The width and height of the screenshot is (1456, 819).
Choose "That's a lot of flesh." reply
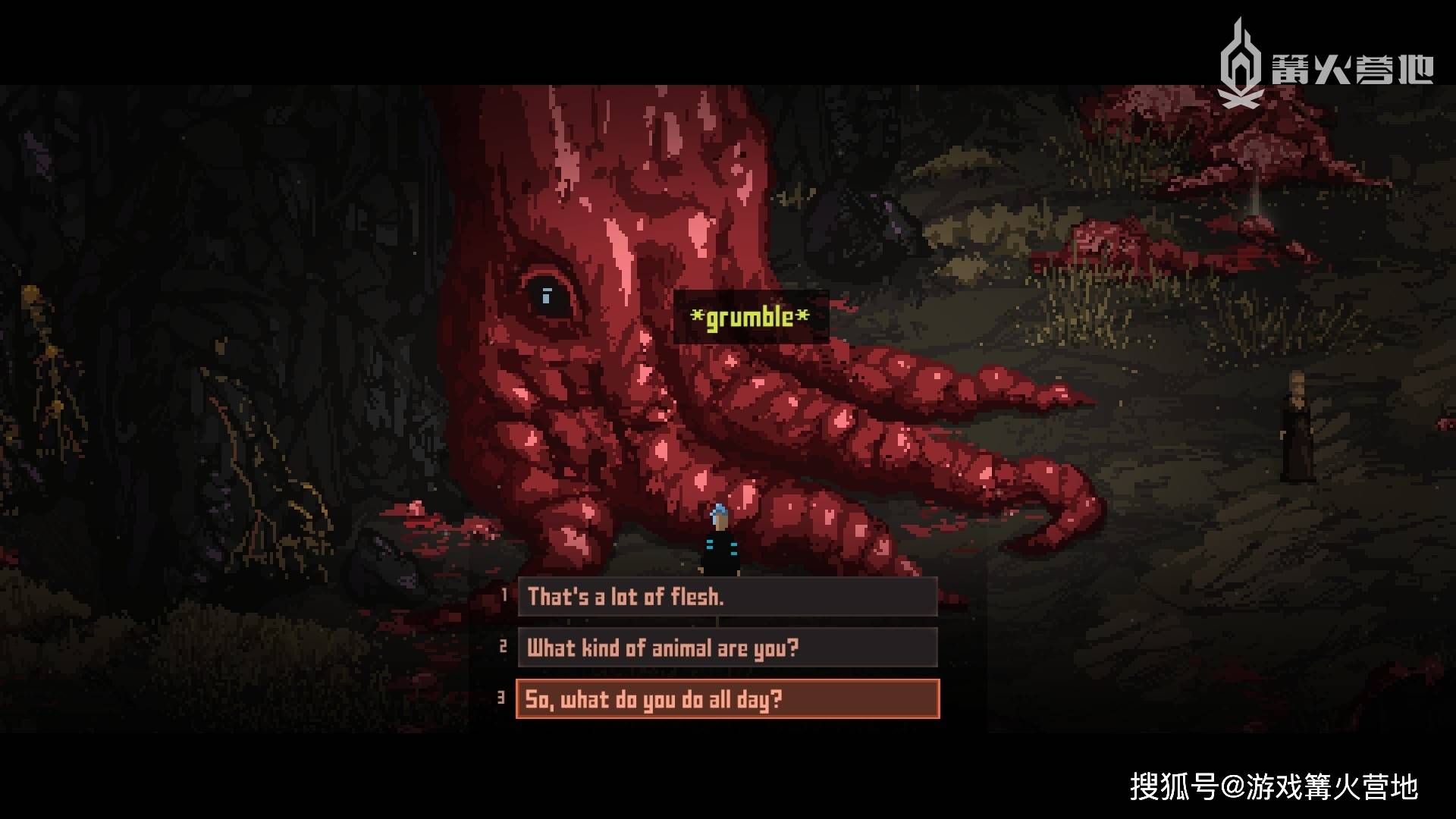pyautogui.click(x=726, y=597)
